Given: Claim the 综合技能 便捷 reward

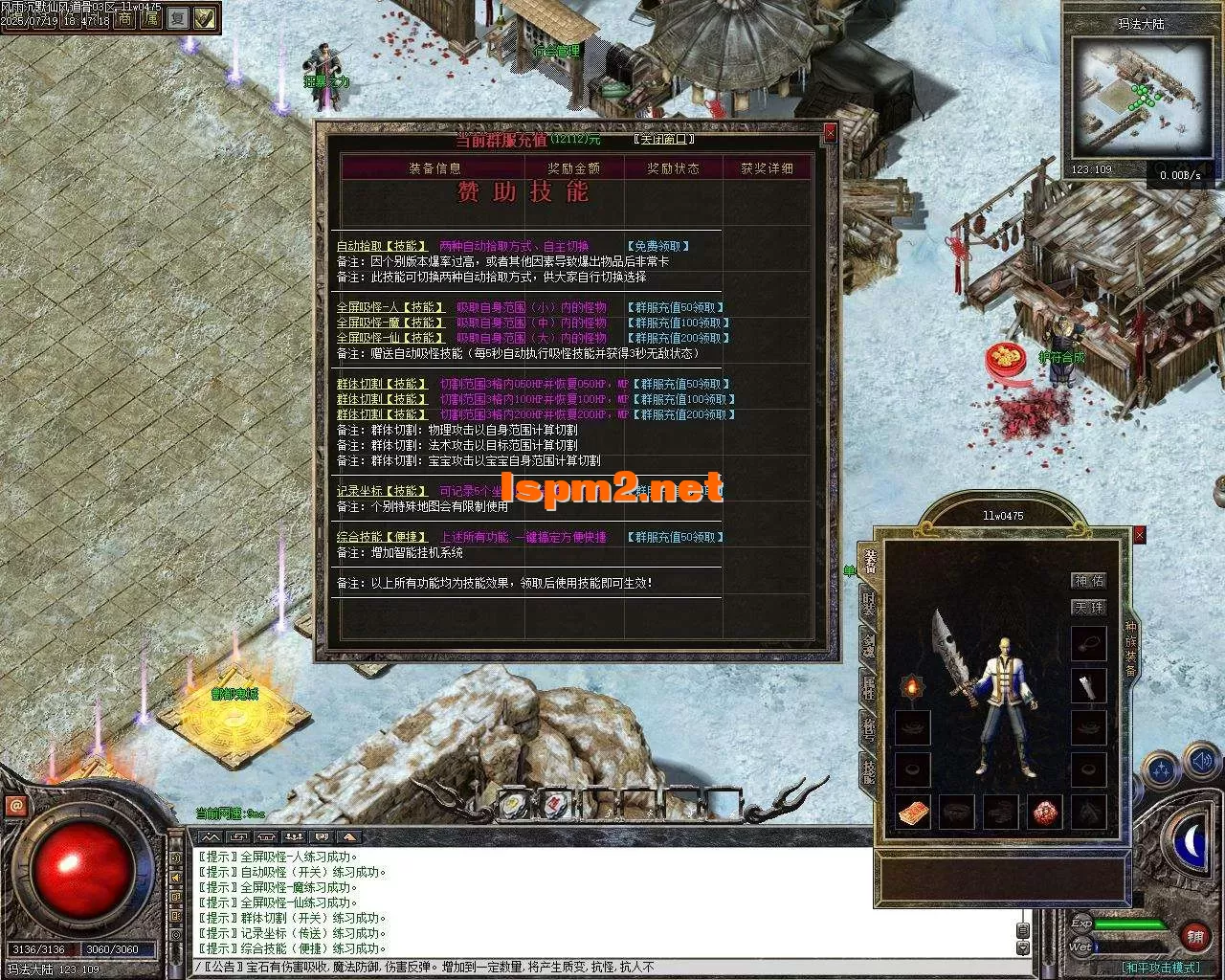Looking at the screenshot, I should 675,537.
